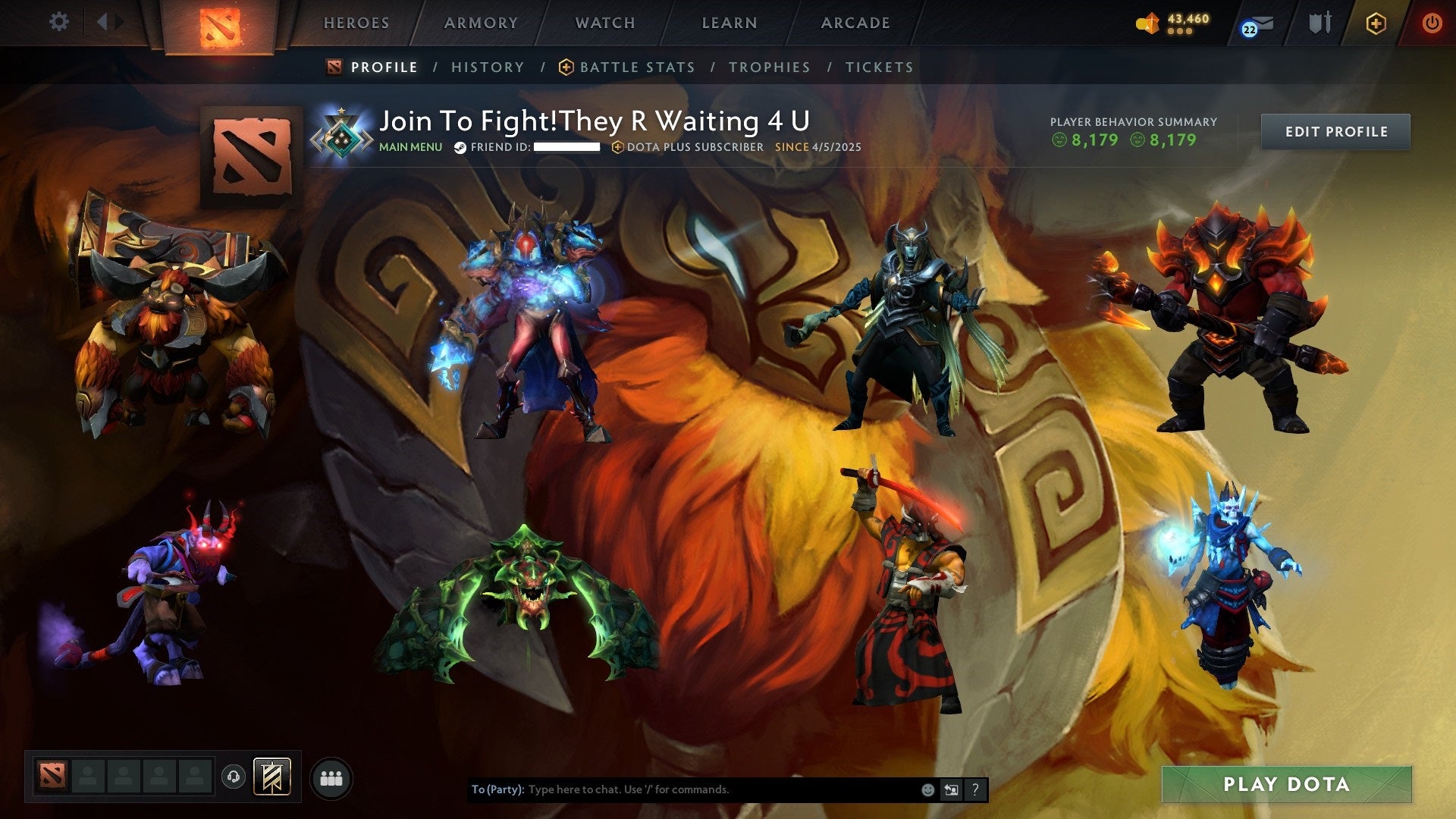Open the Armory shield and sword icon

[1319, 23]
